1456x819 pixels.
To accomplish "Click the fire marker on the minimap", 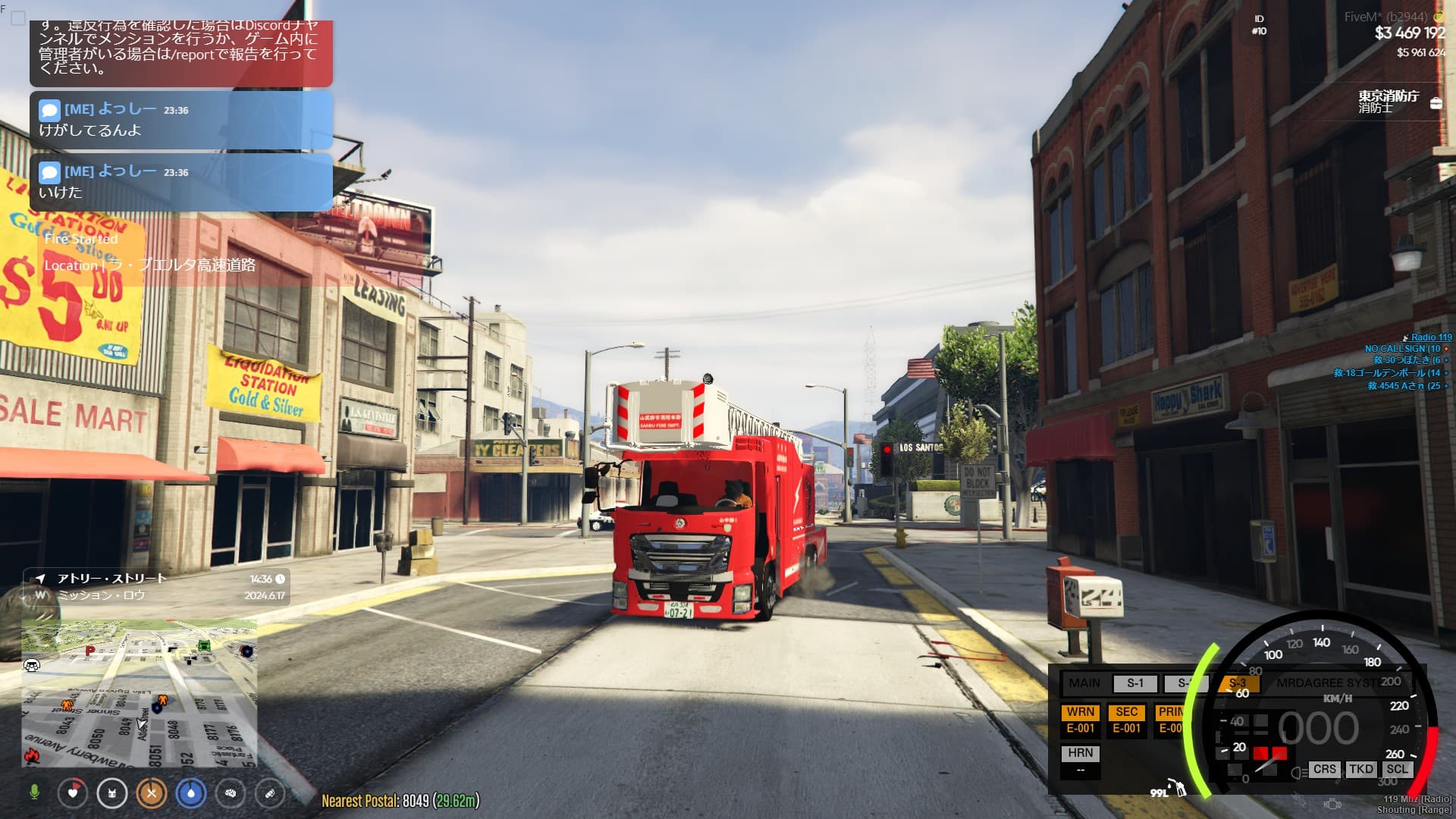I will [32, 755].
